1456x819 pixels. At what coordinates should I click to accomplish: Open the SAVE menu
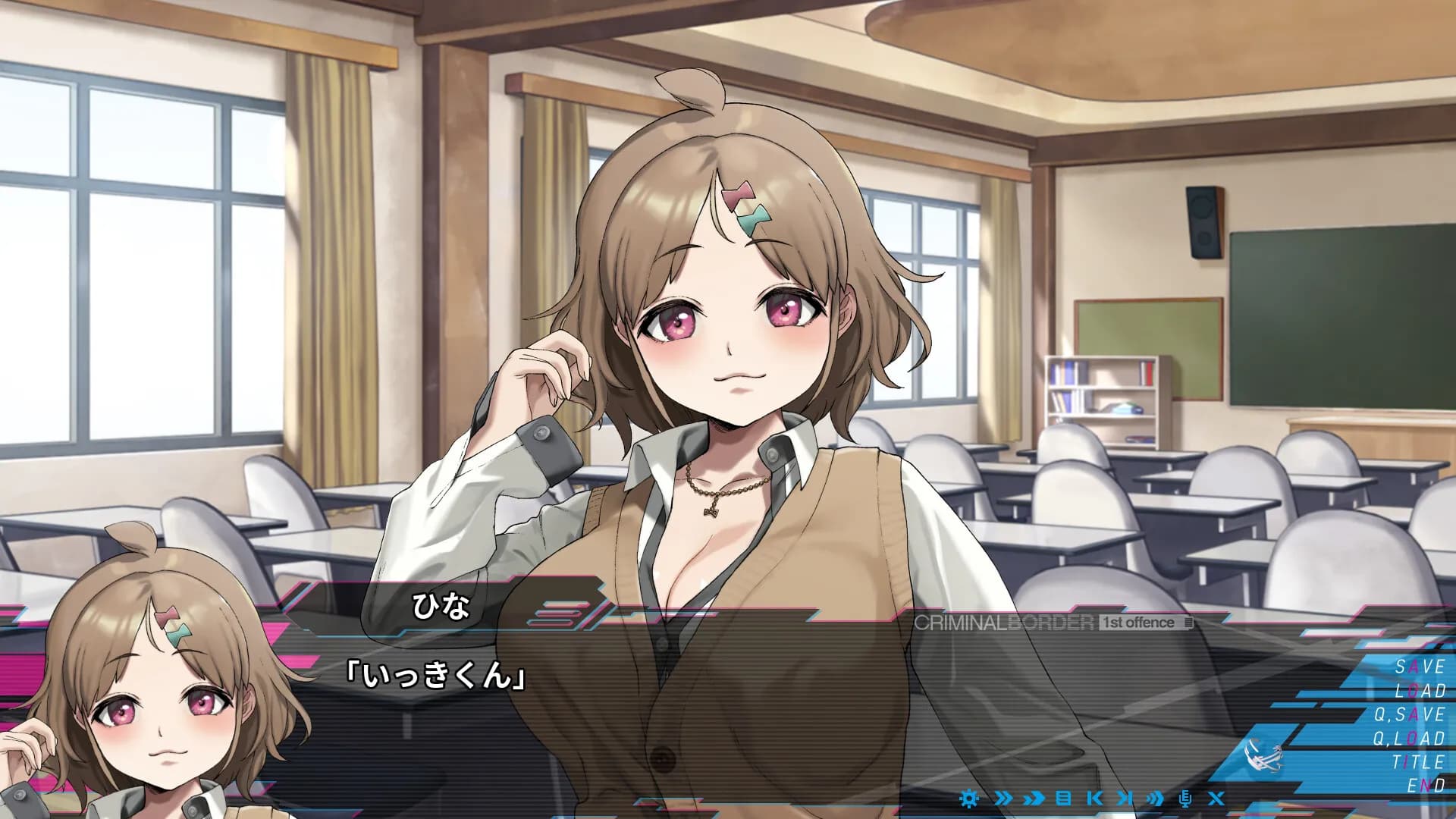pyautogui.click(x=1420, y=667)
